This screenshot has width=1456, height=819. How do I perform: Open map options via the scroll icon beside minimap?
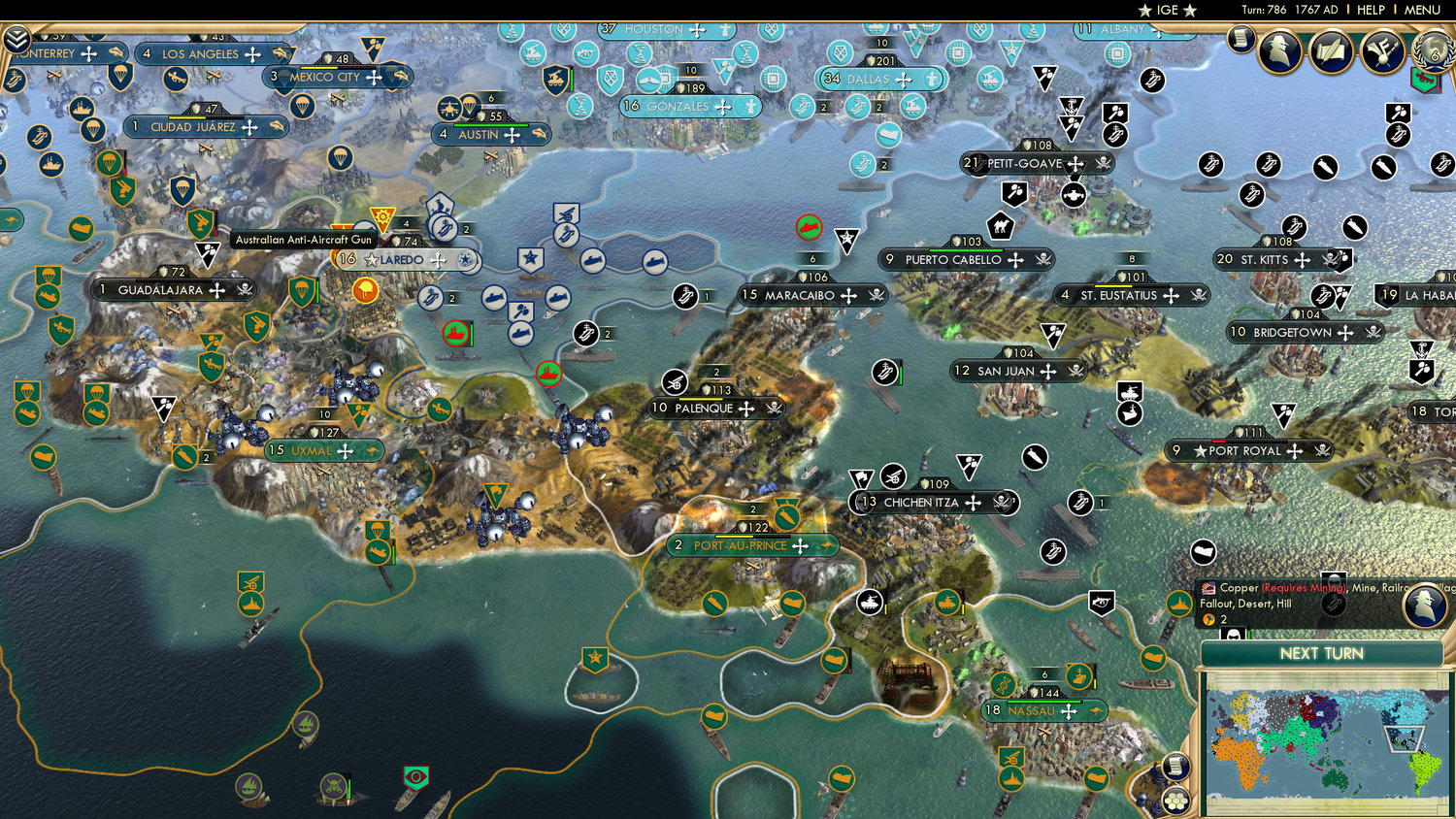[x=1175, y=766]
